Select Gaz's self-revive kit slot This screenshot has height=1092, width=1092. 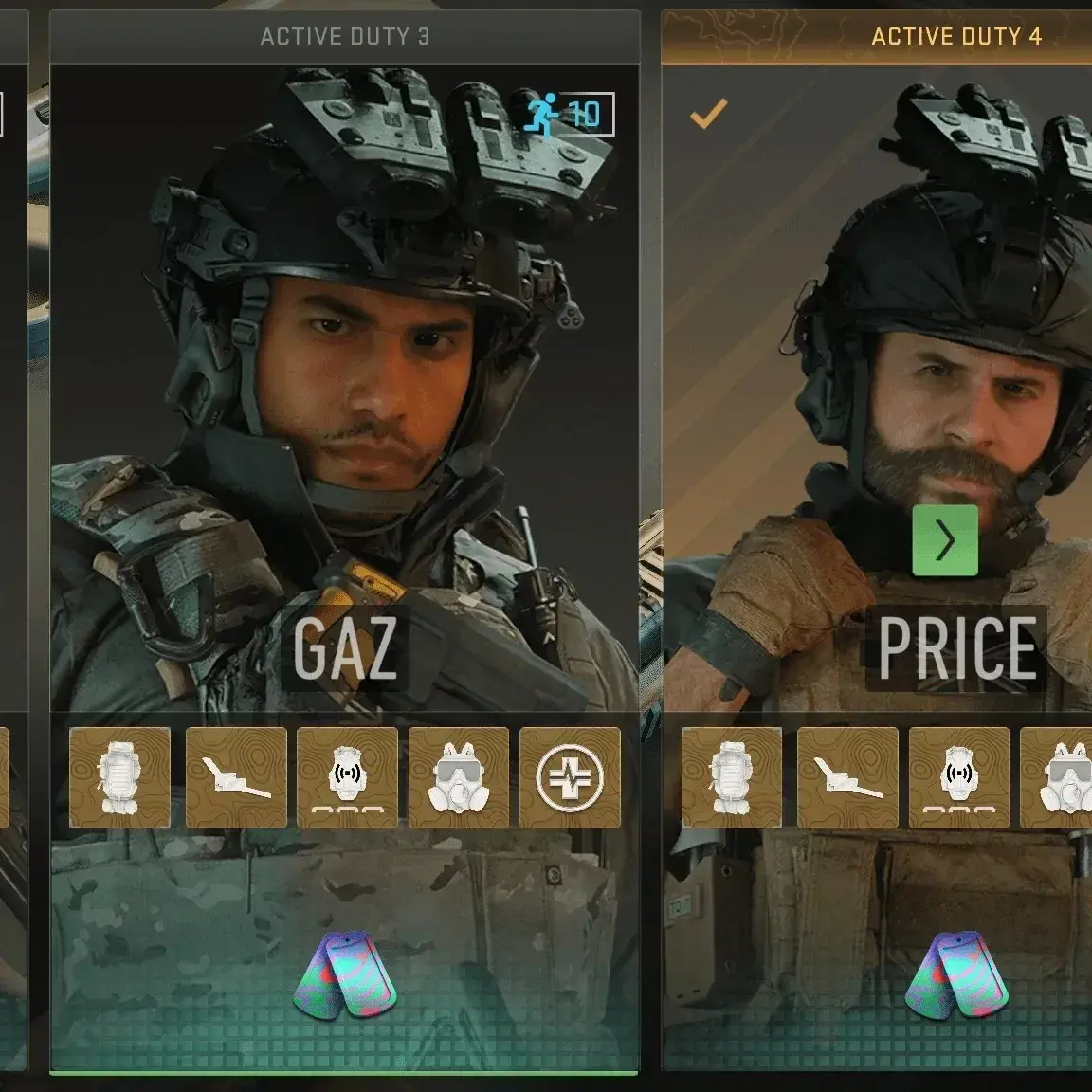click(x=570, y=777)
